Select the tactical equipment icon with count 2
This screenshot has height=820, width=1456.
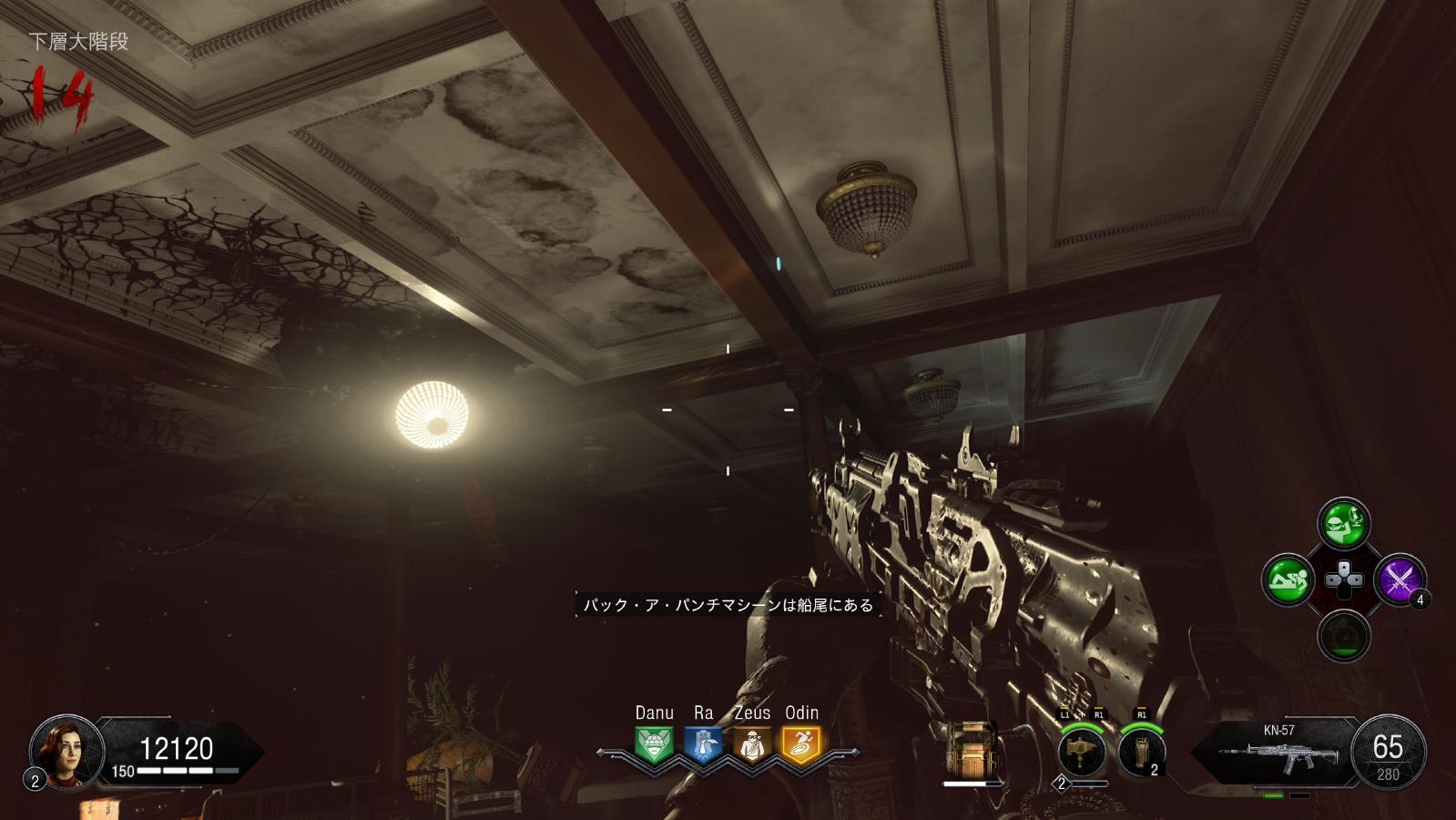(1141, 752)
